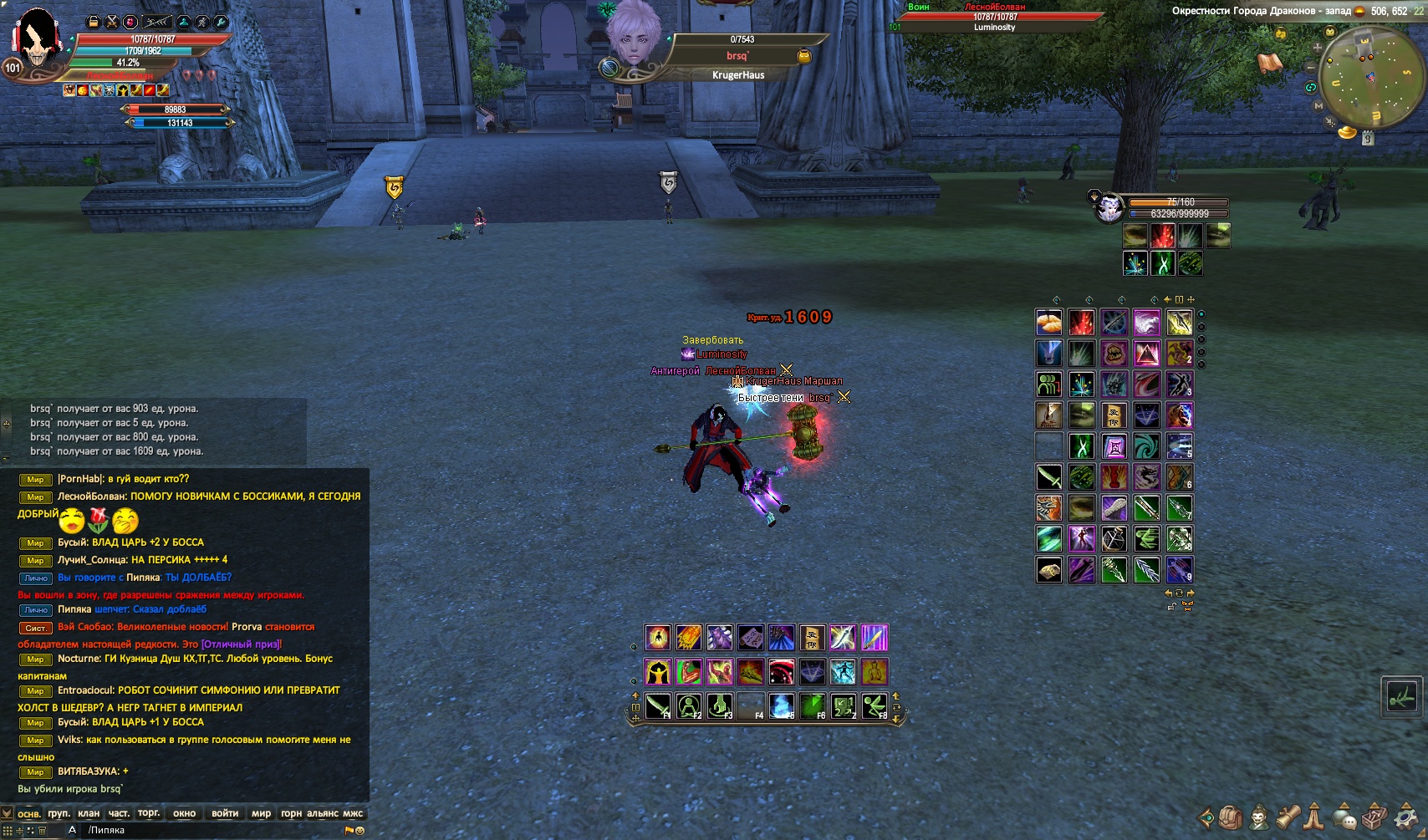Open the quest scroll journal

1288,817
